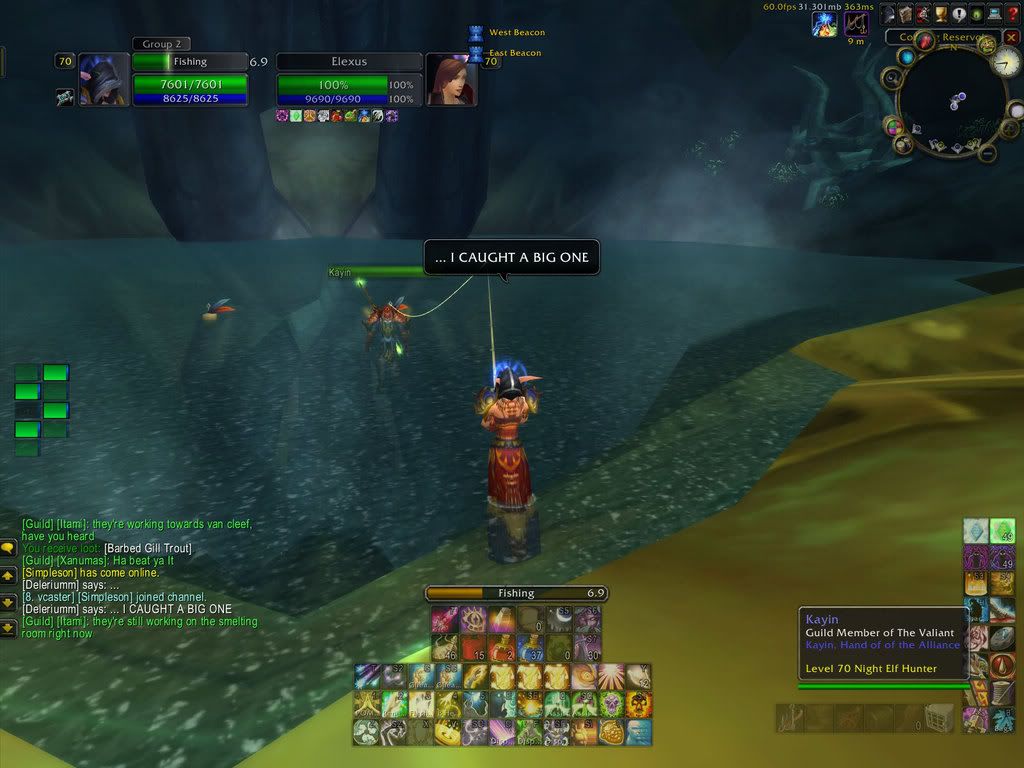
Task: Close the zone name bar with X
Action: tap(1011, 38)
